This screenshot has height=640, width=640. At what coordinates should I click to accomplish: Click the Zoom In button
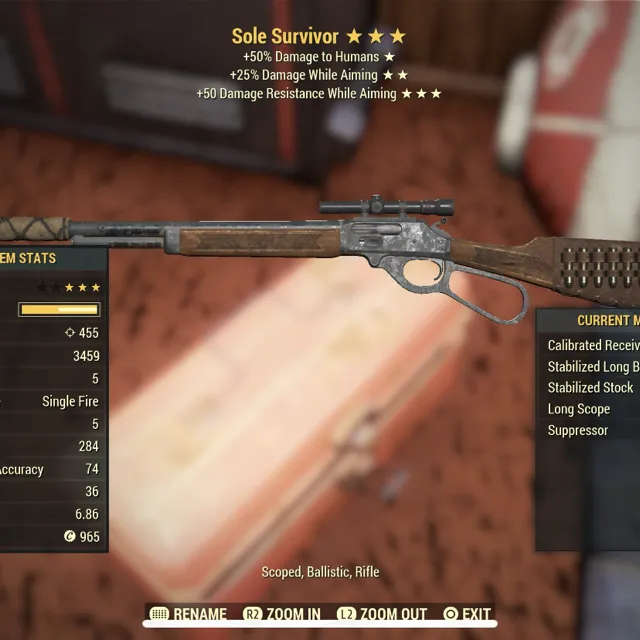point(282,614)
